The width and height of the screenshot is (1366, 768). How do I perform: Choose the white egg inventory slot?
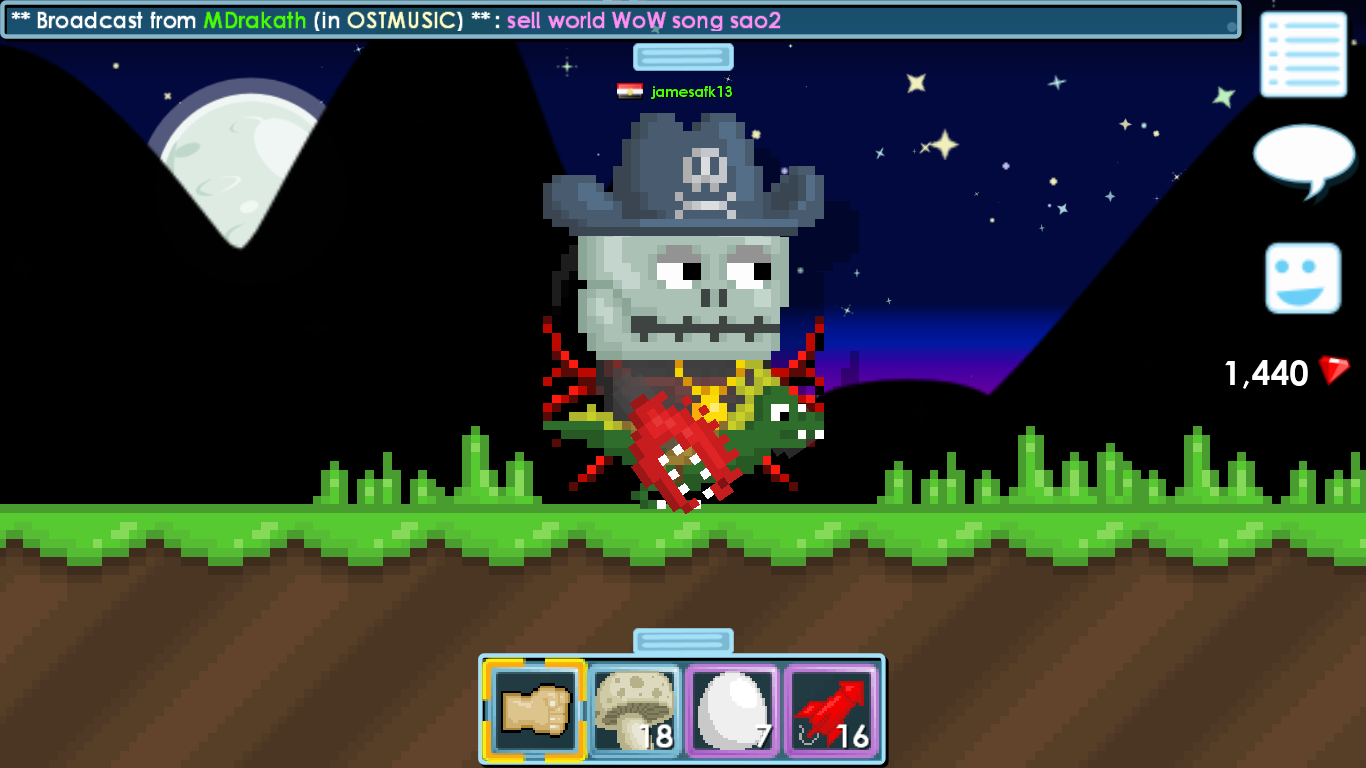click(x=732, y=710)
